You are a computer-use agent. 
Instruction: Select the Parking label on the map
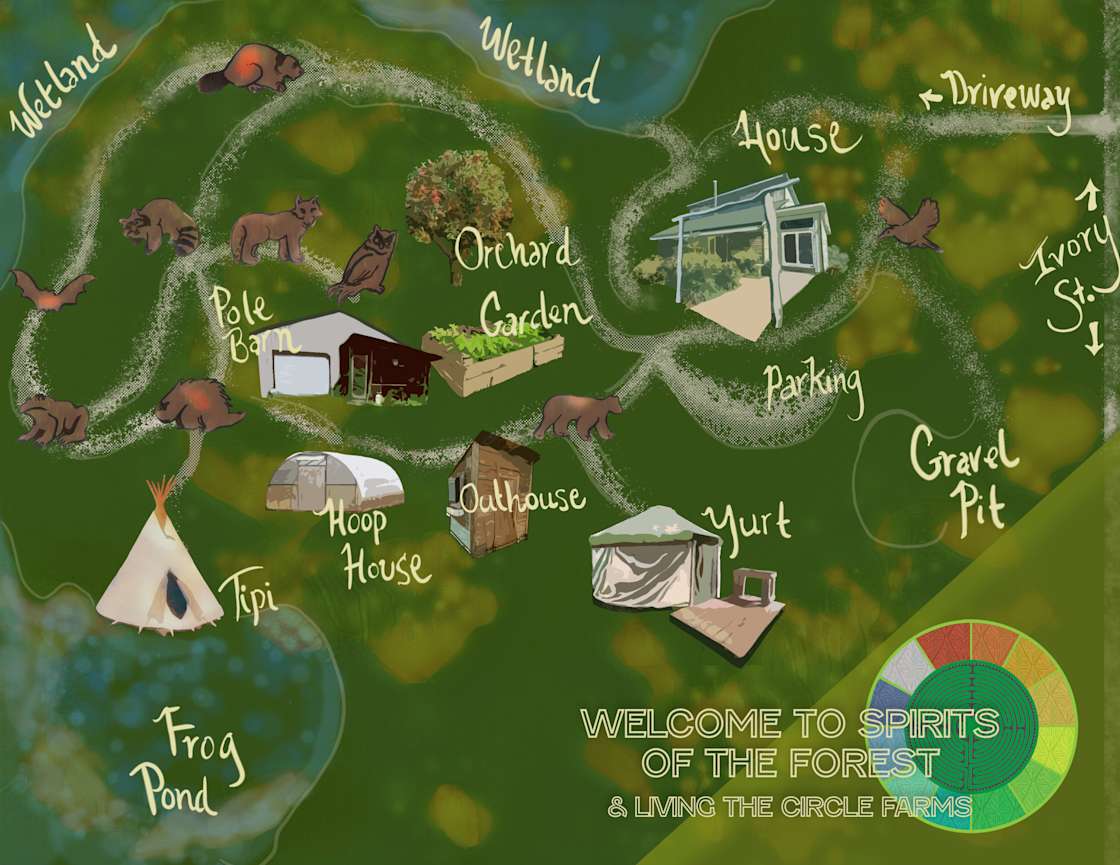(814, 388)
